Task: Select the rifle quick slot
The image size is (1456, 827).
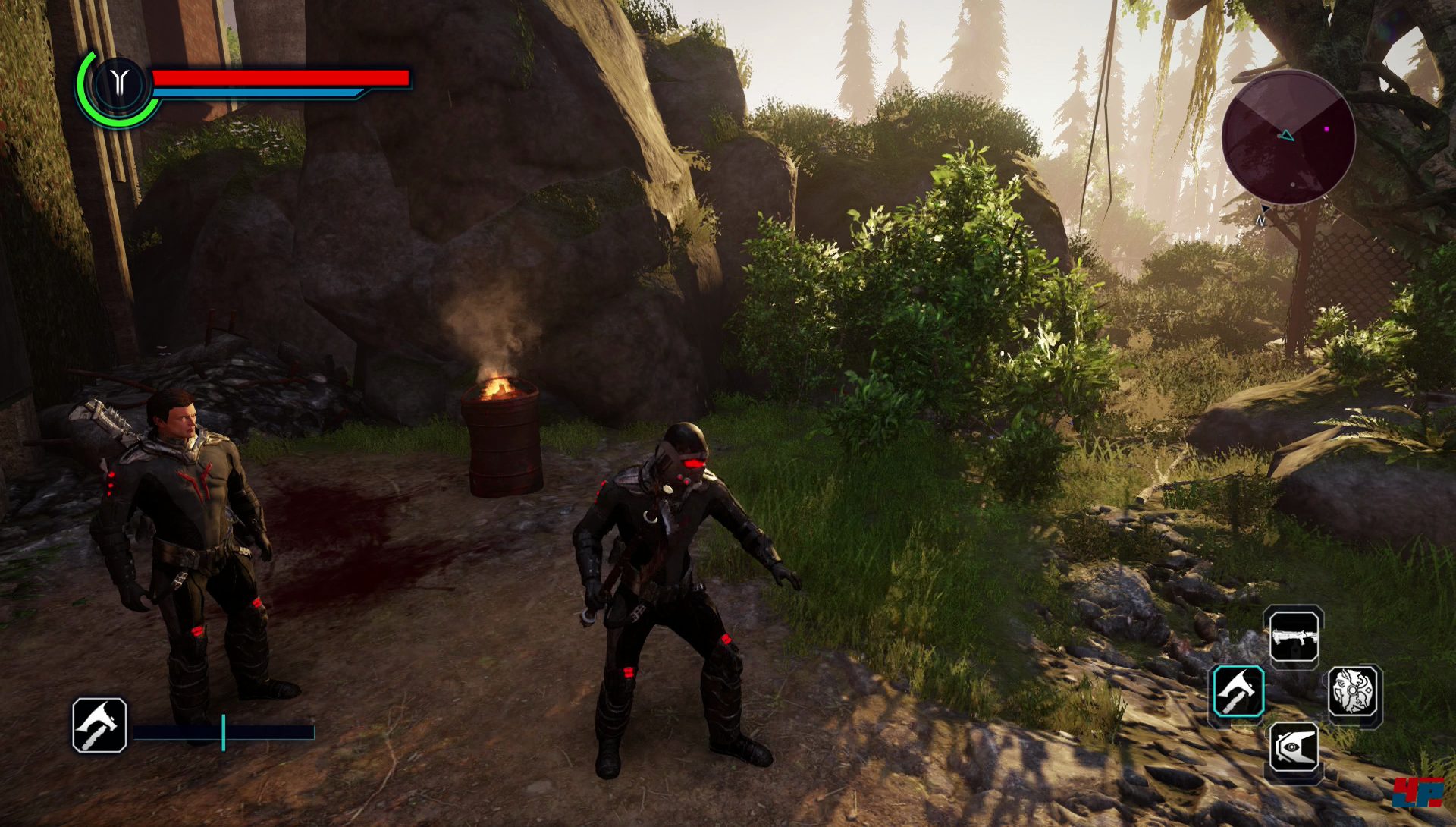Action: (1294, 637)
